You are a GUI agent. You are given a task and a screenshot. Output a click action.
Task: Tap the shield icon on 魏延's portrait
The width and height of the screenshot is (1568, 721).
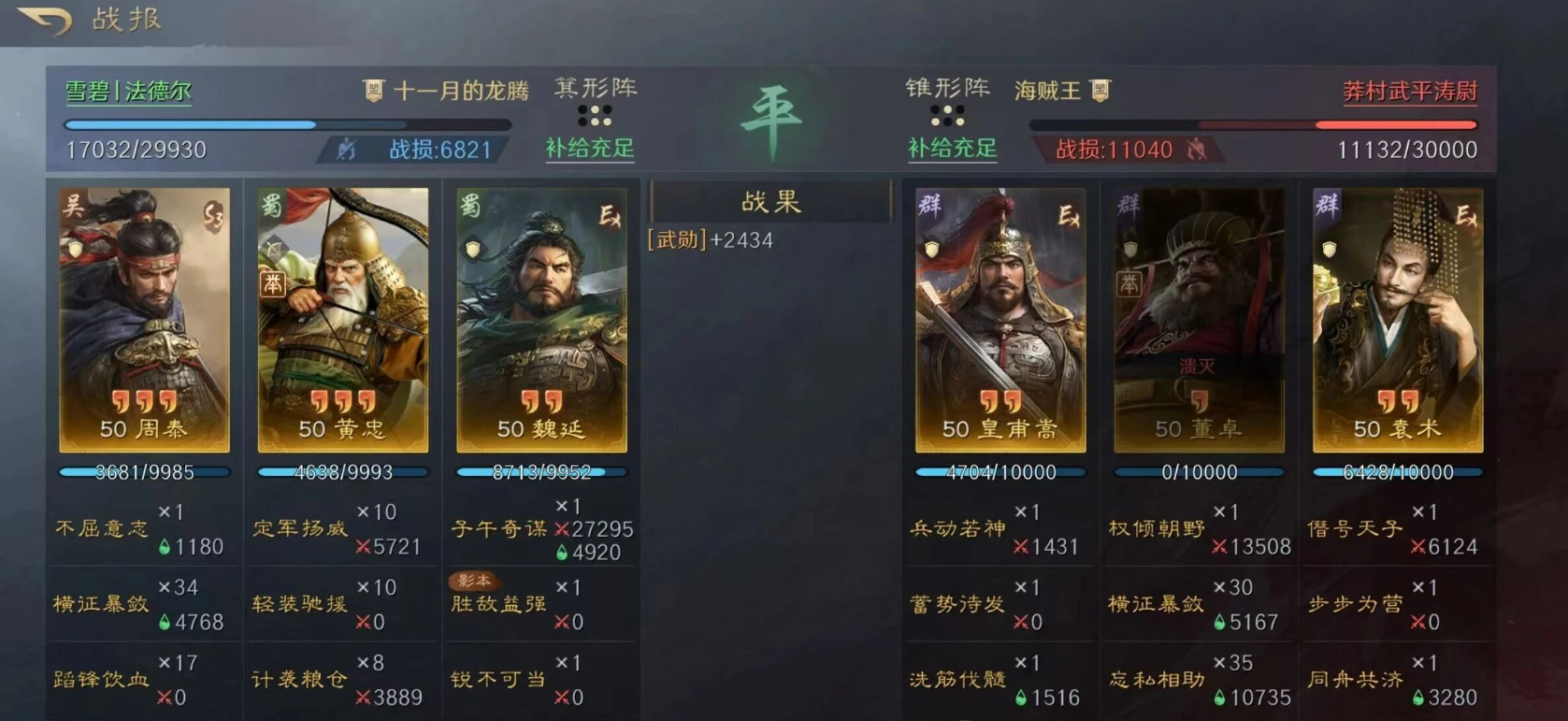(x=472, y=248)
